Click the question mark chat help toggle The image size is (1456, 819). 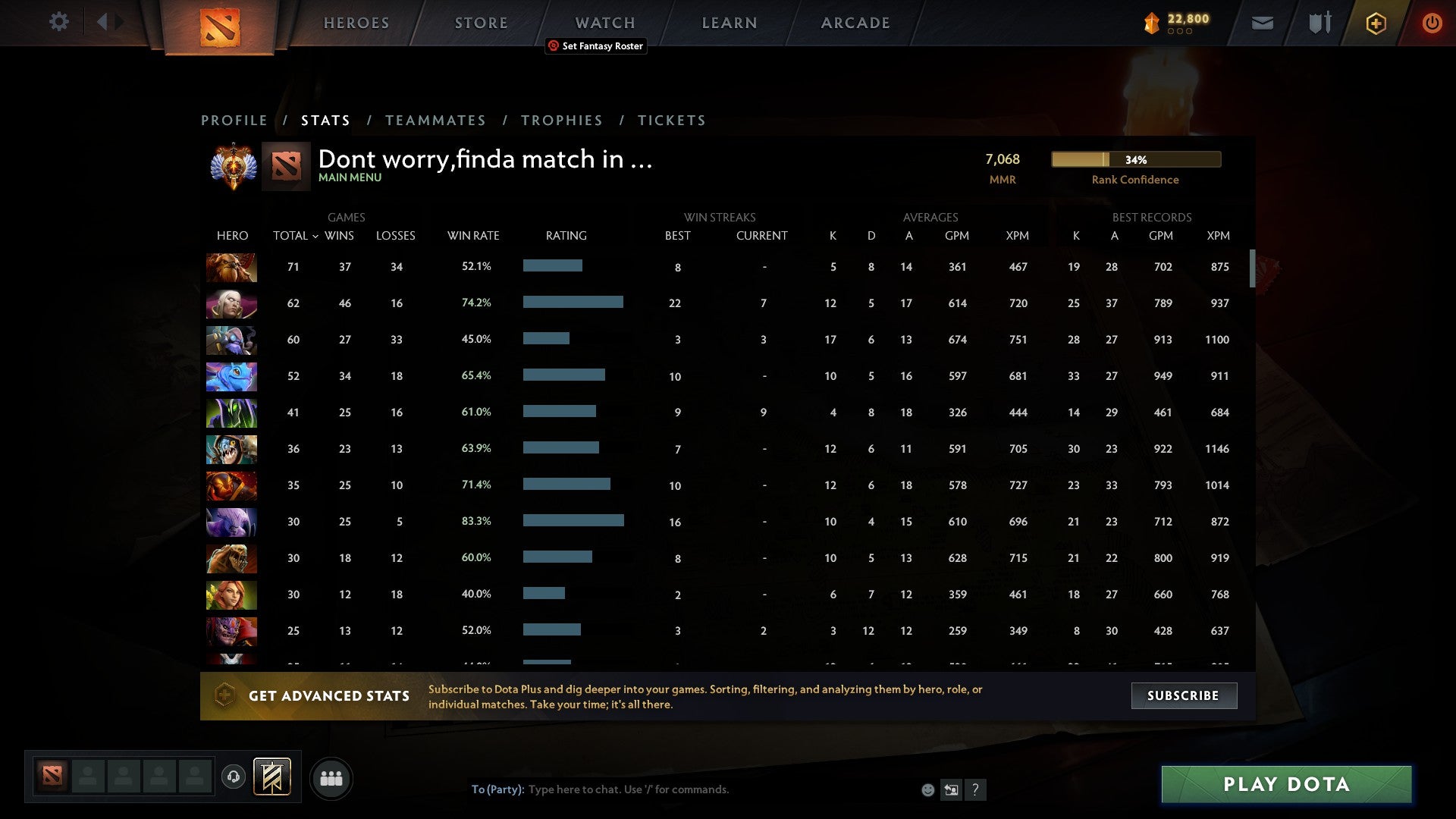[x=976, y=789]
